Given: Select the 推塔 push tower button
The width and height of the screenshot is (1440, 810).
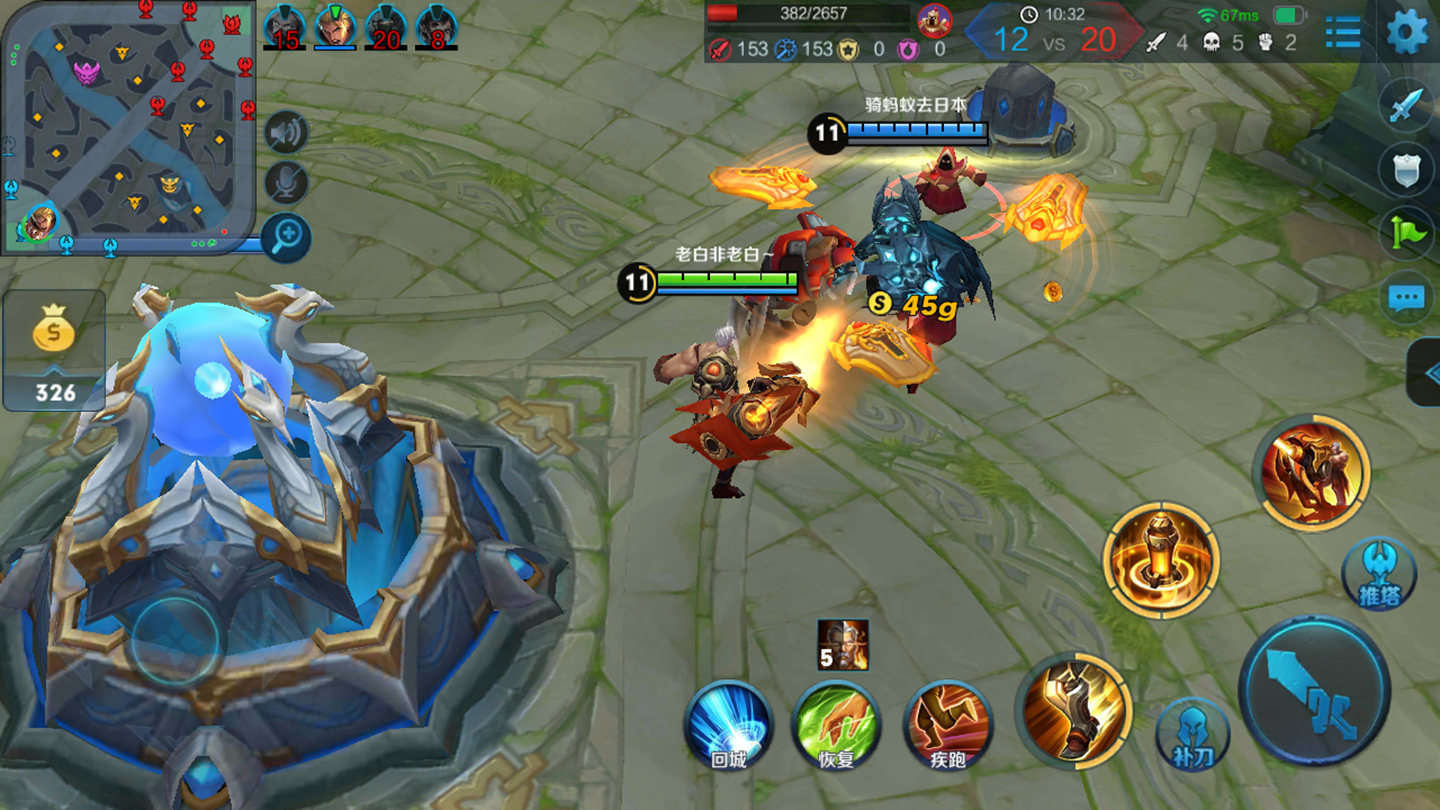Looking at the screenshot, I should [1379, 574].
